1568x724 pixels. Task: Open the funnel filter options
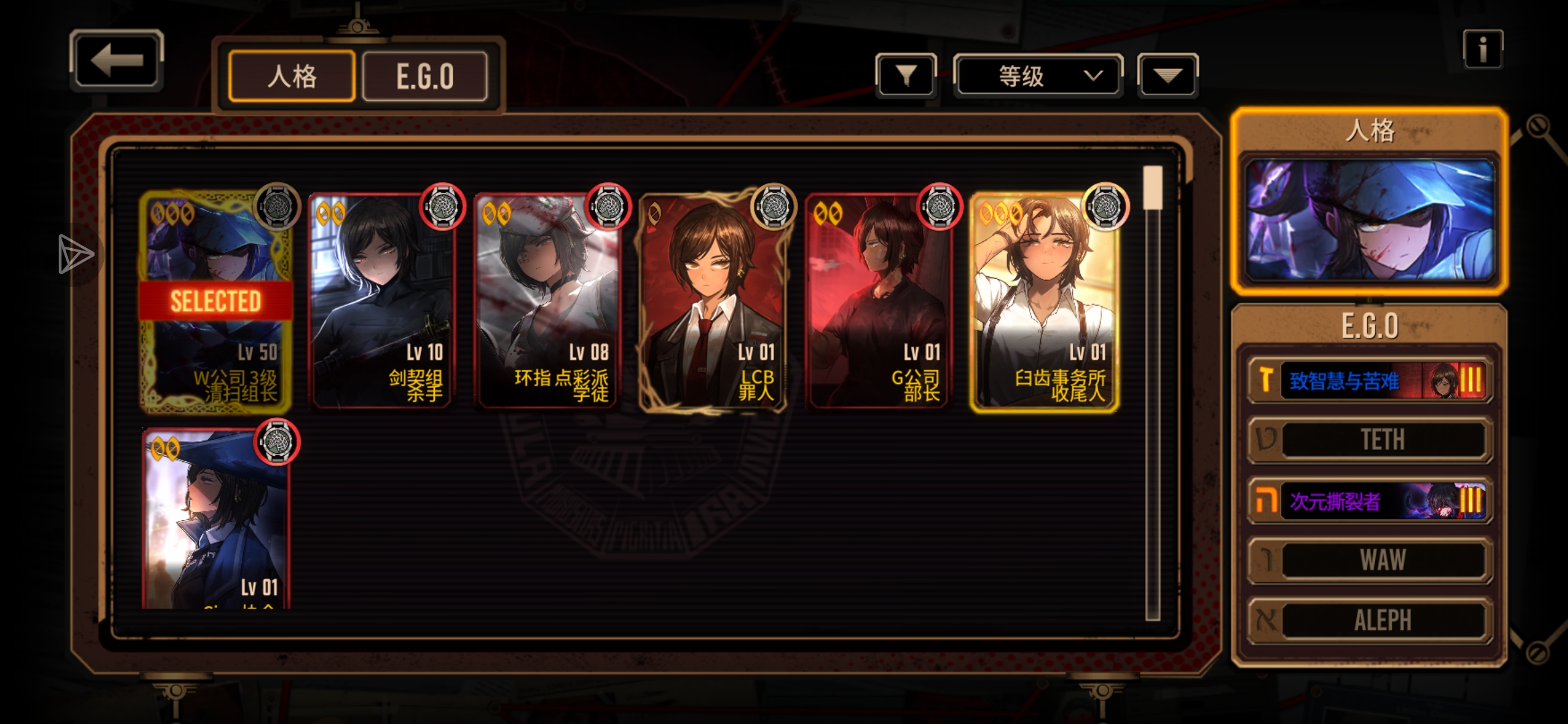(x=906, y=76)
